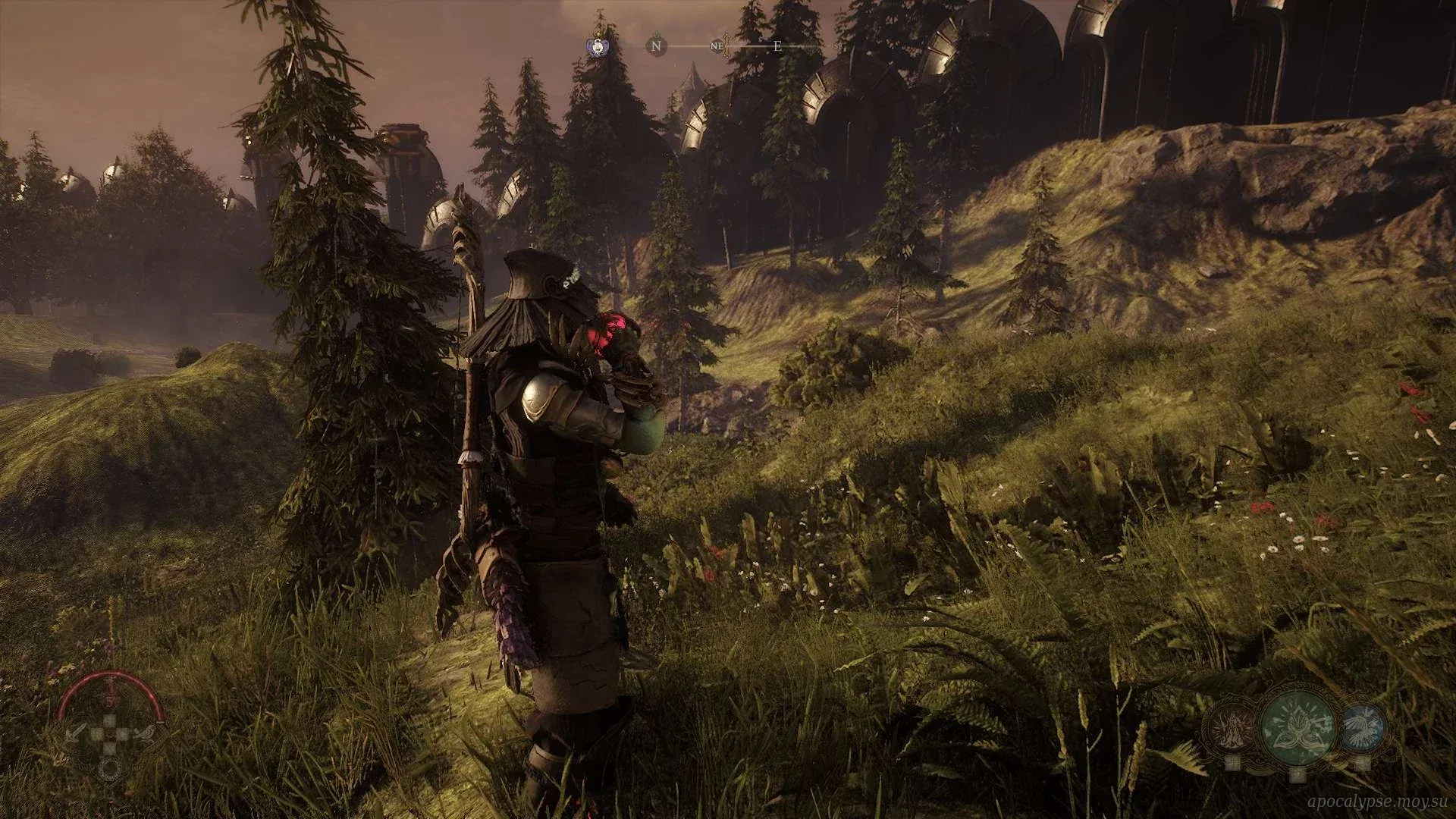
Task: Click the compass bar's N heading
Action: (x=656, y=46)
